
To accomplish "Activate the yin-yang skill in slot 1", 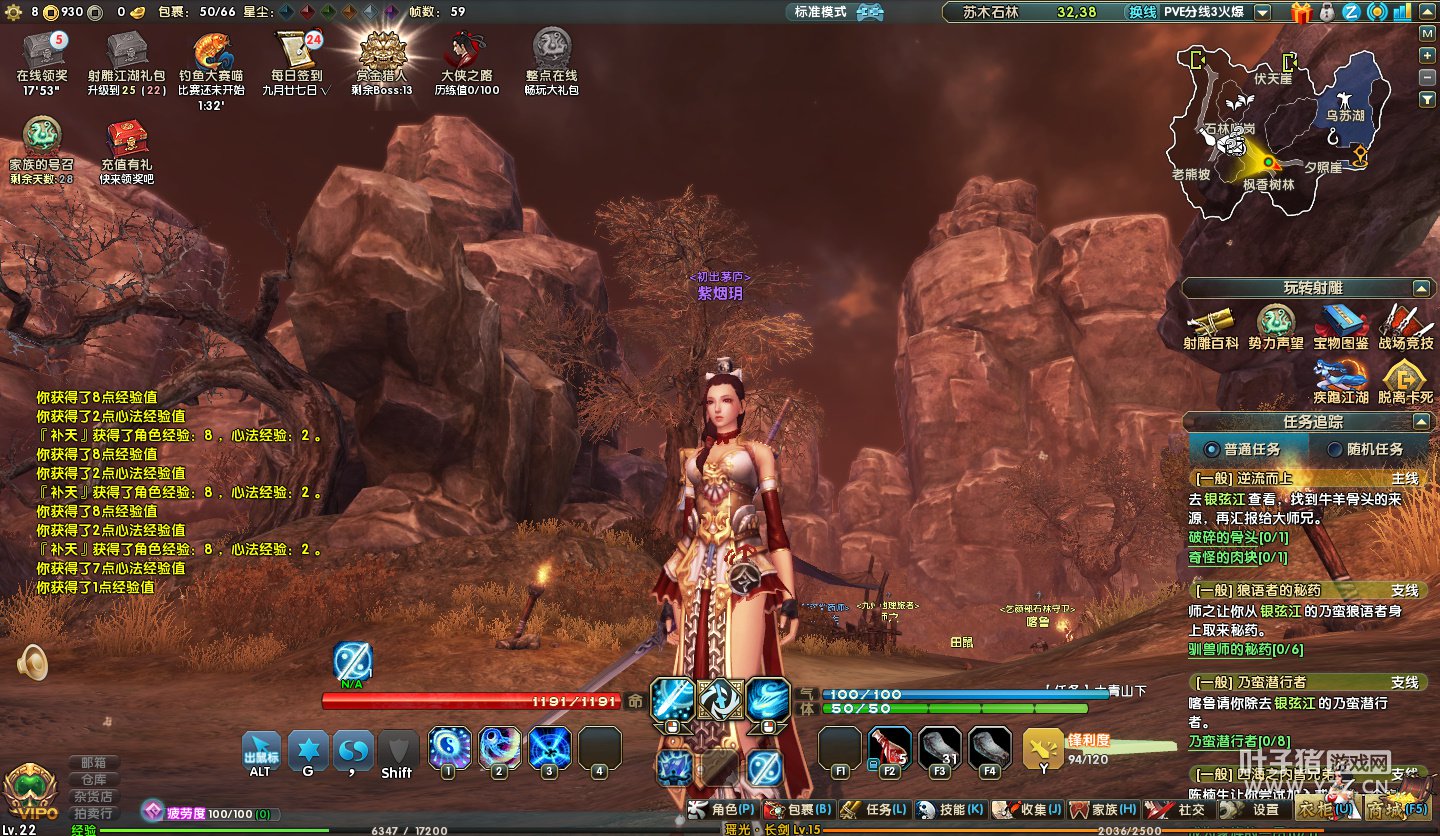I will click(x=448, y=747).
